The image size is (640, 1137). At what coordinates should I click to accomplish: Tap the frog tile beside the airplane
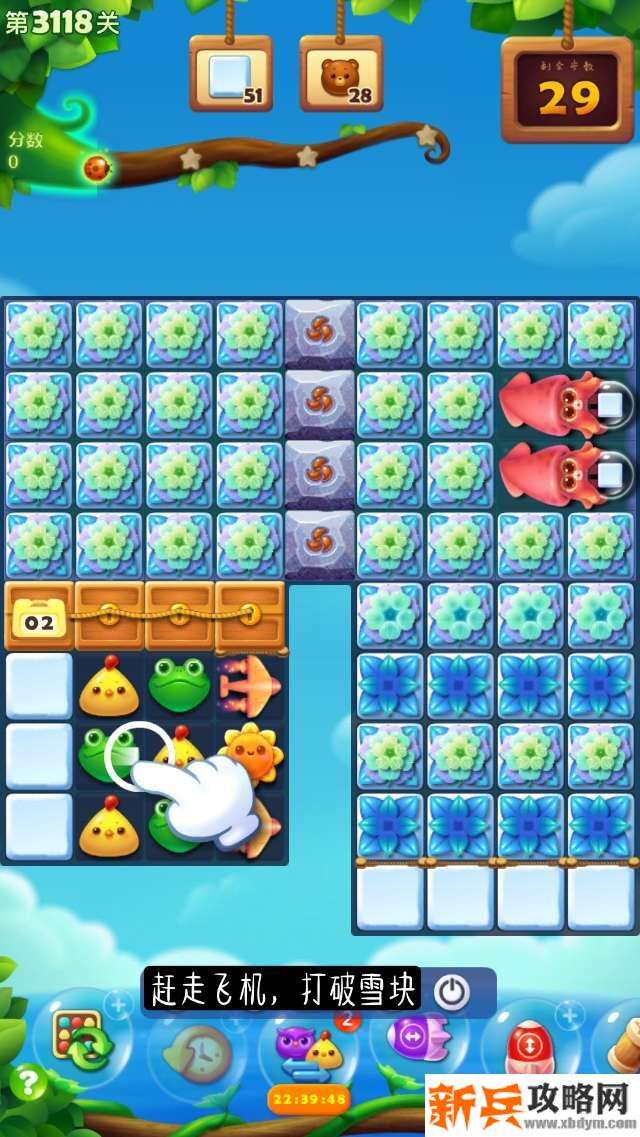[x=180, y=684]
